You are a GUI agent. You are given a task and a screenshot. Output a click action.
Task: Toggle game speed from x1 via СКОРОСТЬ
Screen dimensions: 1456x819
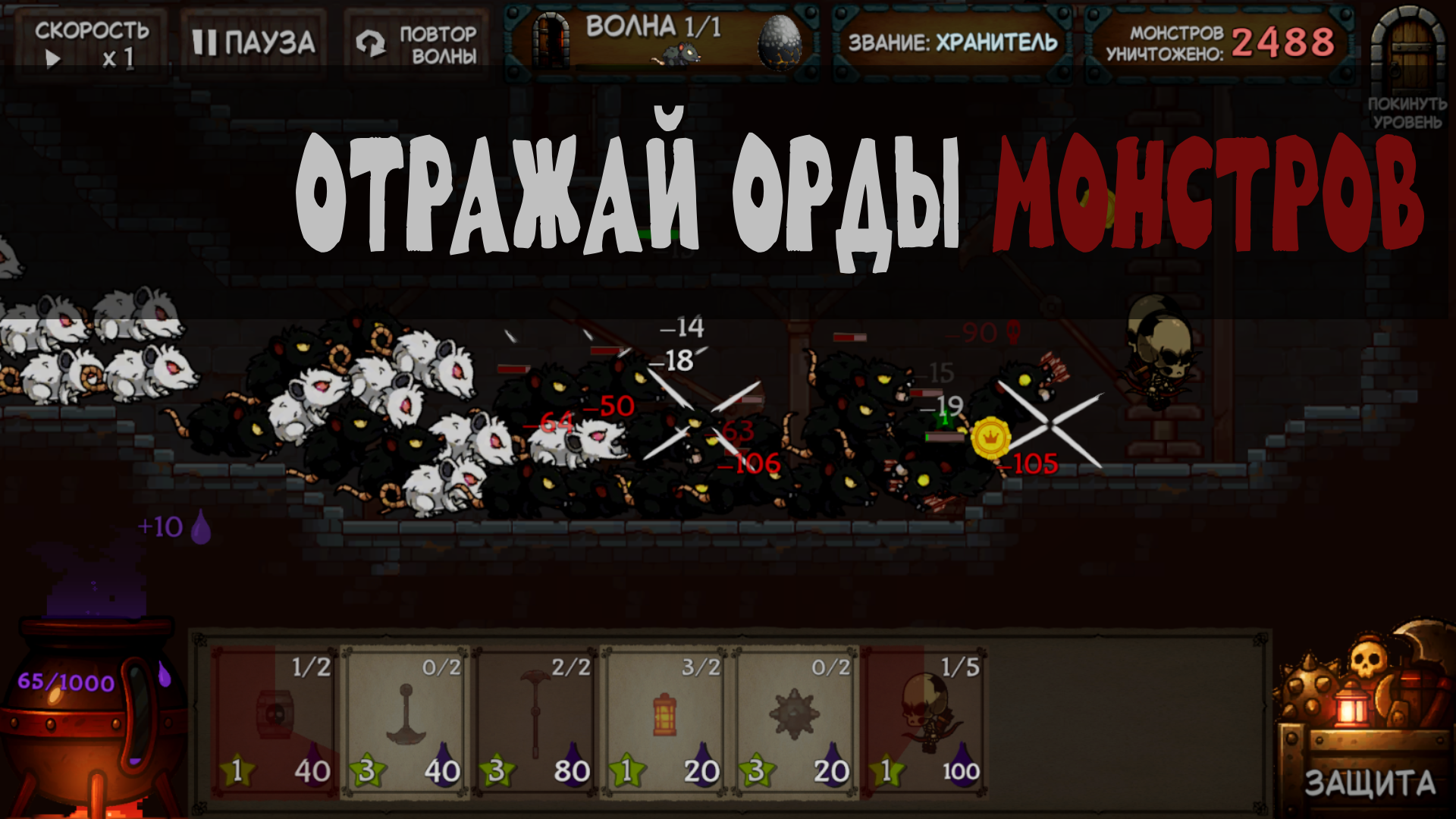91,42
